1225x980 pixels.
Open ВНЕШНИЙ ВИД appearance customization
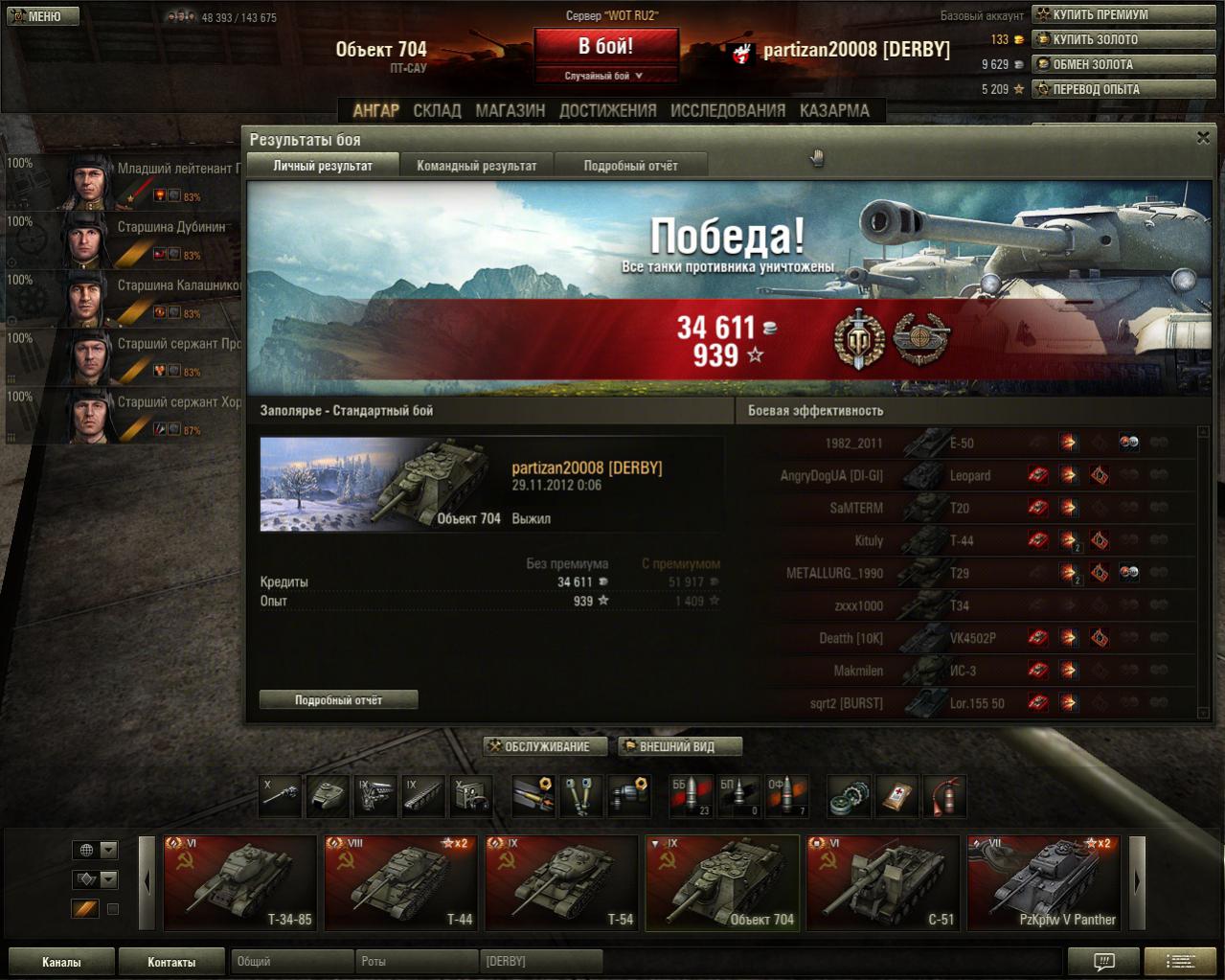(x=679, y=746)
